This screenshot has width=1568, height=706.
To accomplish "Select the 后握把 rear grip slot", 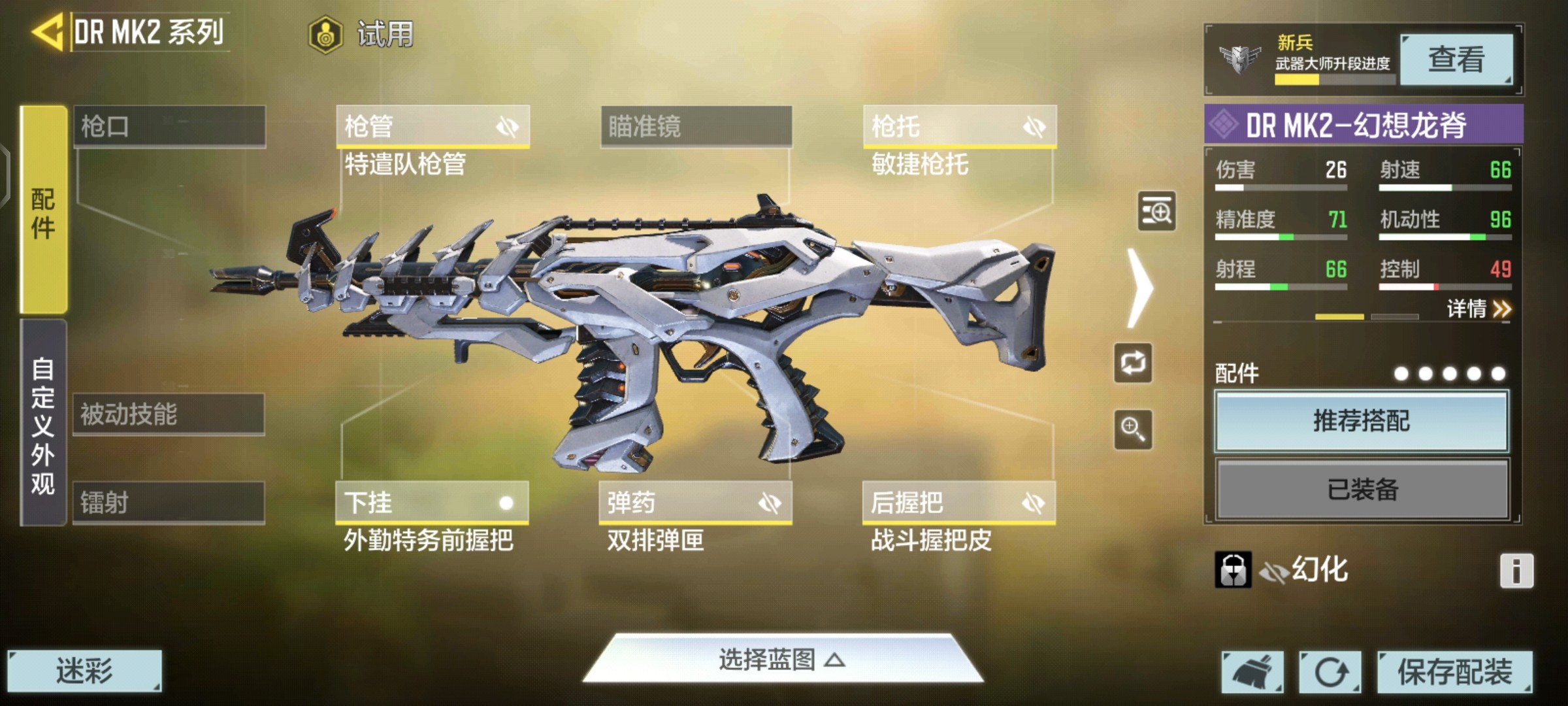I will tap(958, 503).
